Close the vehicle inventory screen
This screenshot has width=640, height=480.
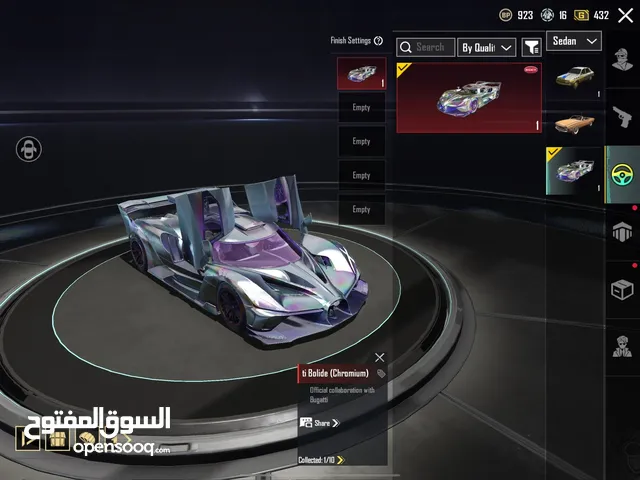625,15
